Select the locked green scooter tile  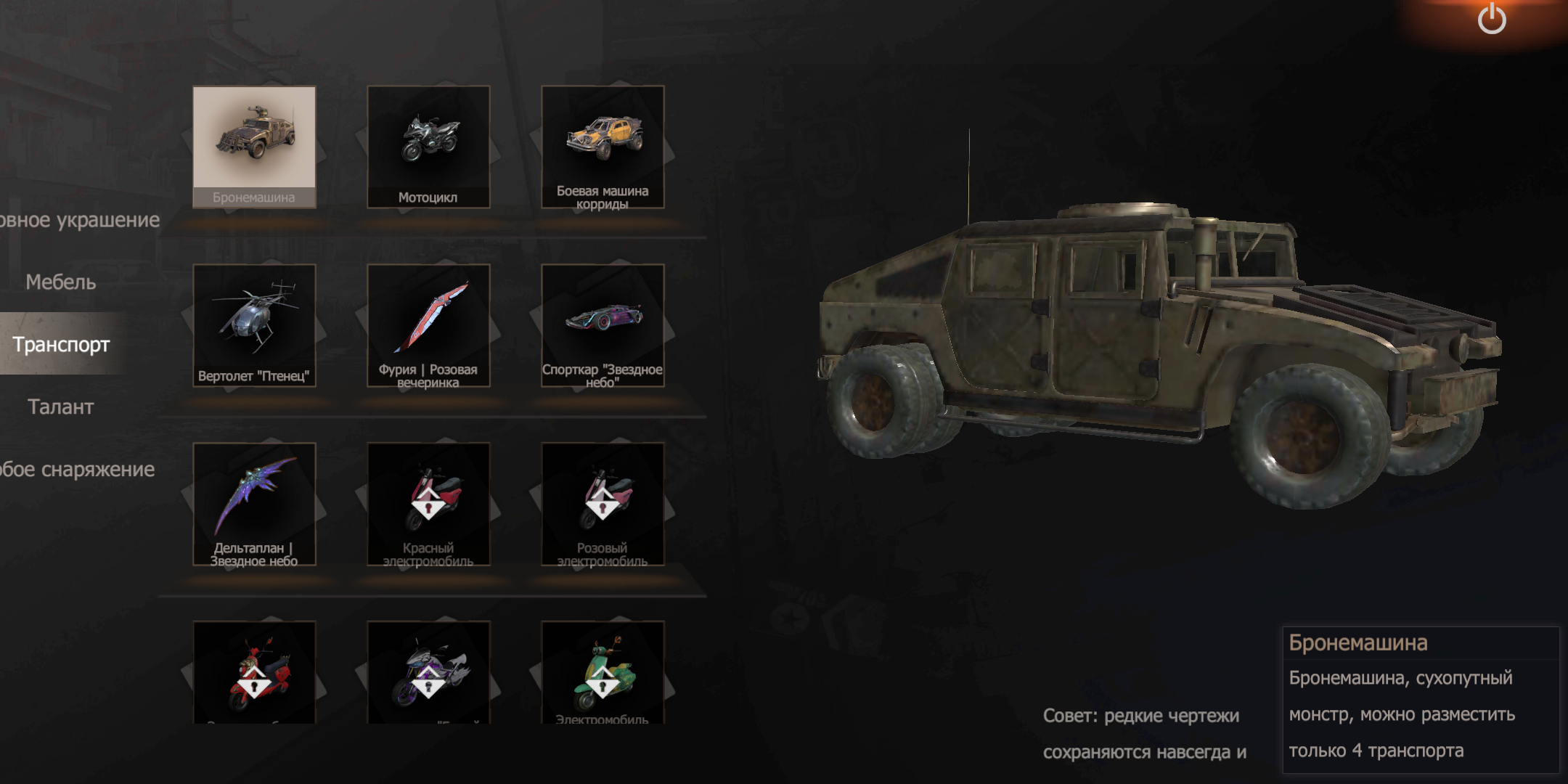click(x=603, y=672)
